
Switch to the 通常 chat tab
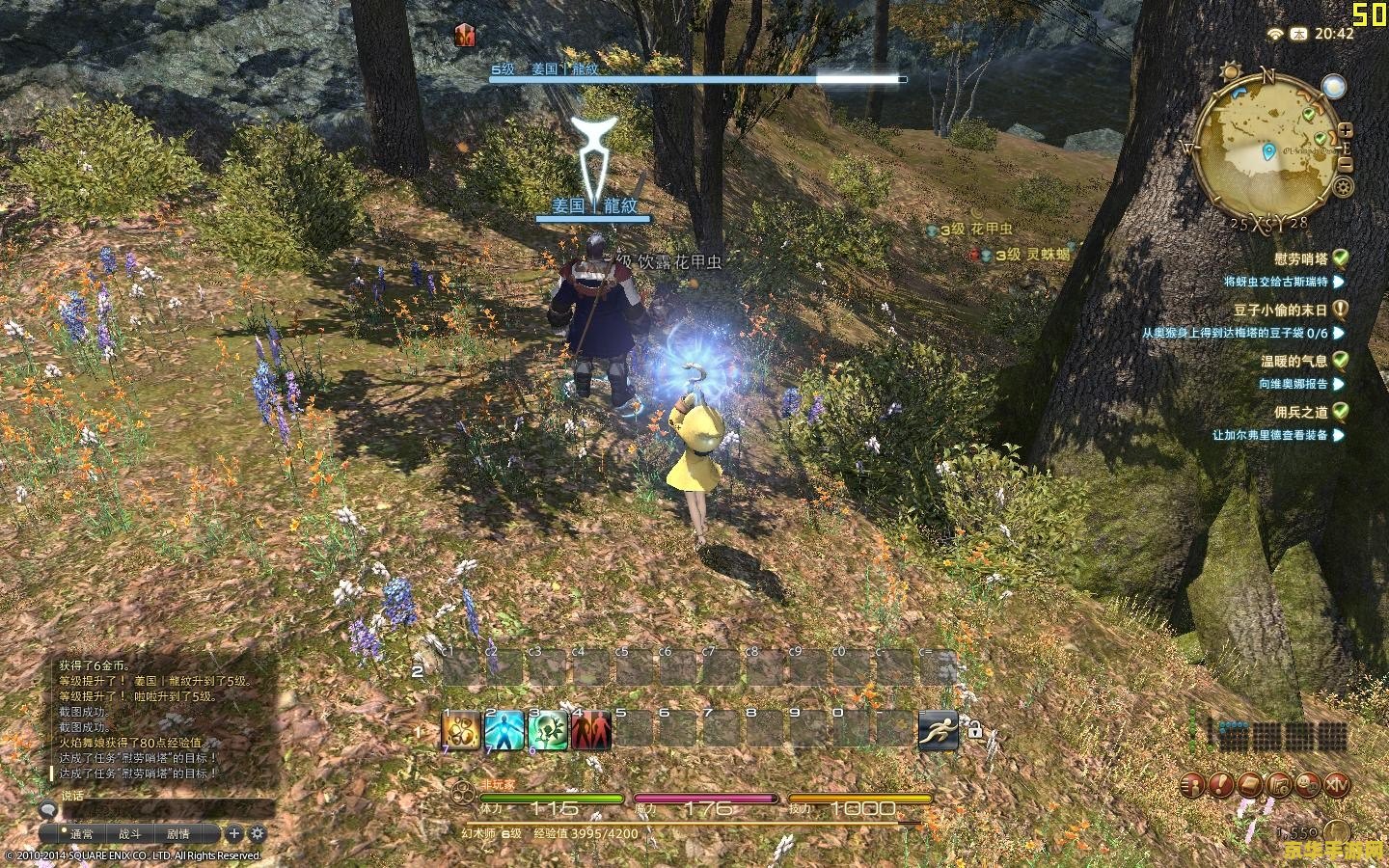coord(81,834)
